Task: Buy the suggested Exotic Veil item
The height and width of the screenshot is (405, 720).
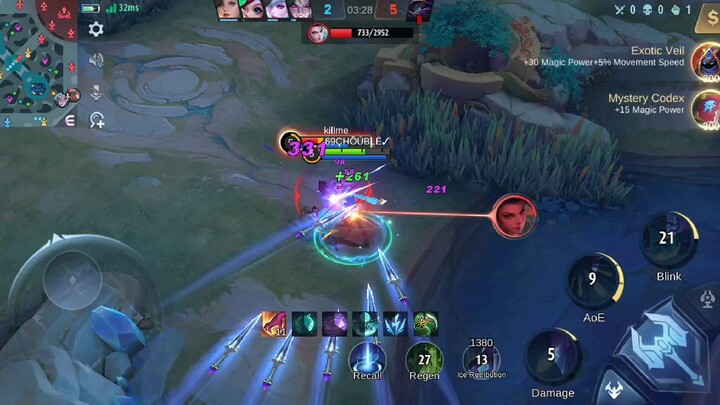Action: coord(704,62)
